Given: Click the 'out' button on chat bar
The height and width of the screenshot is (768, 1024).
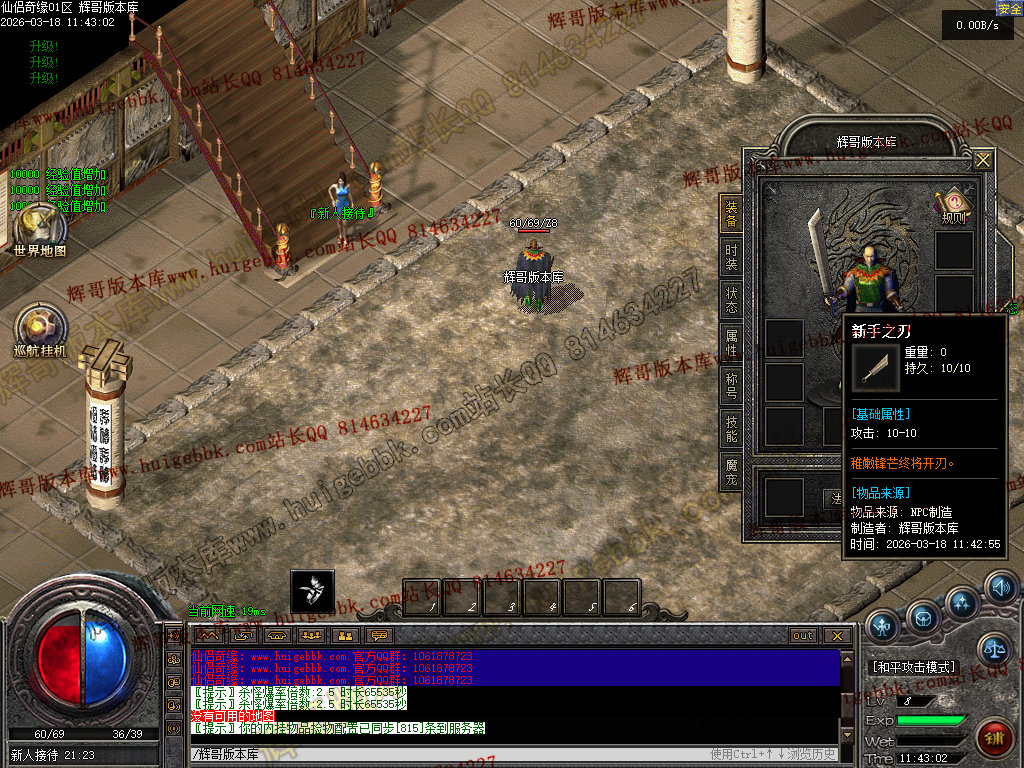Looking at the screenshot, I should pyautogui.click(x=803, y=636).
